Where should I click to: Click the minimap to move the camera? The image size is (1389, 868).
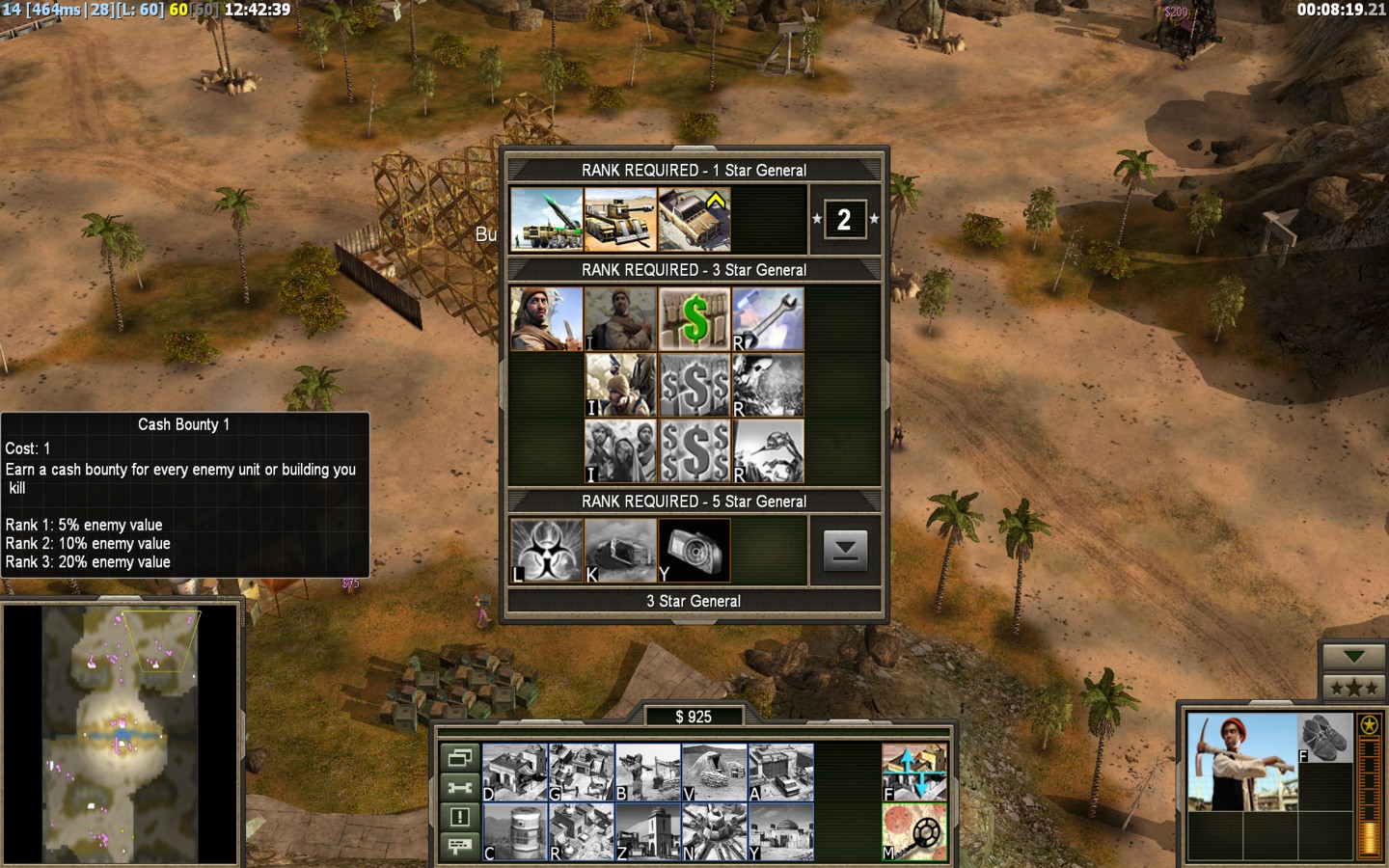[x=121, y=735]
